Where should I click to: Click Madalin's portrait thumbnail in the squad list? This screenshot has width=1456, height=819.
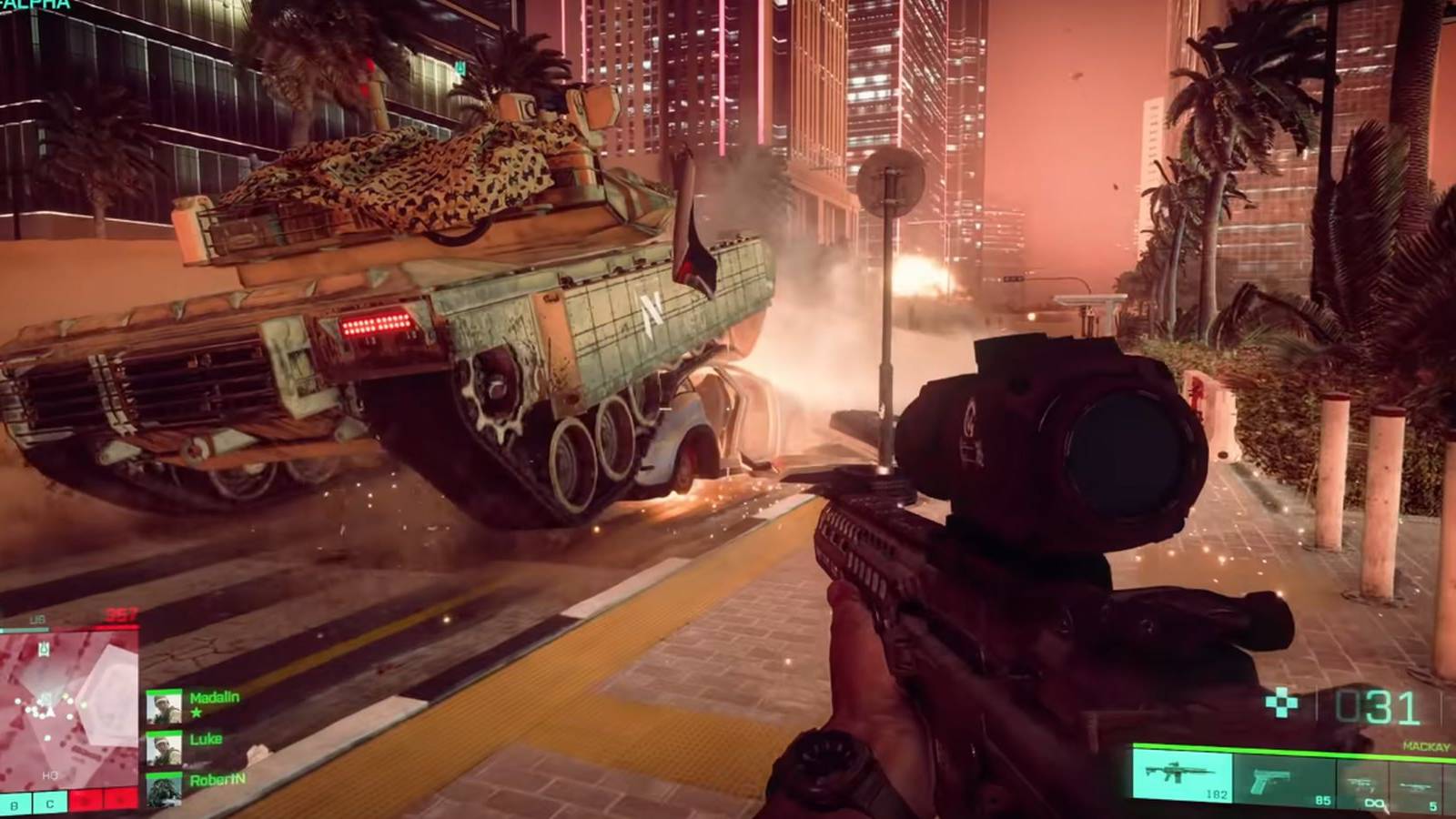point(166,708)
